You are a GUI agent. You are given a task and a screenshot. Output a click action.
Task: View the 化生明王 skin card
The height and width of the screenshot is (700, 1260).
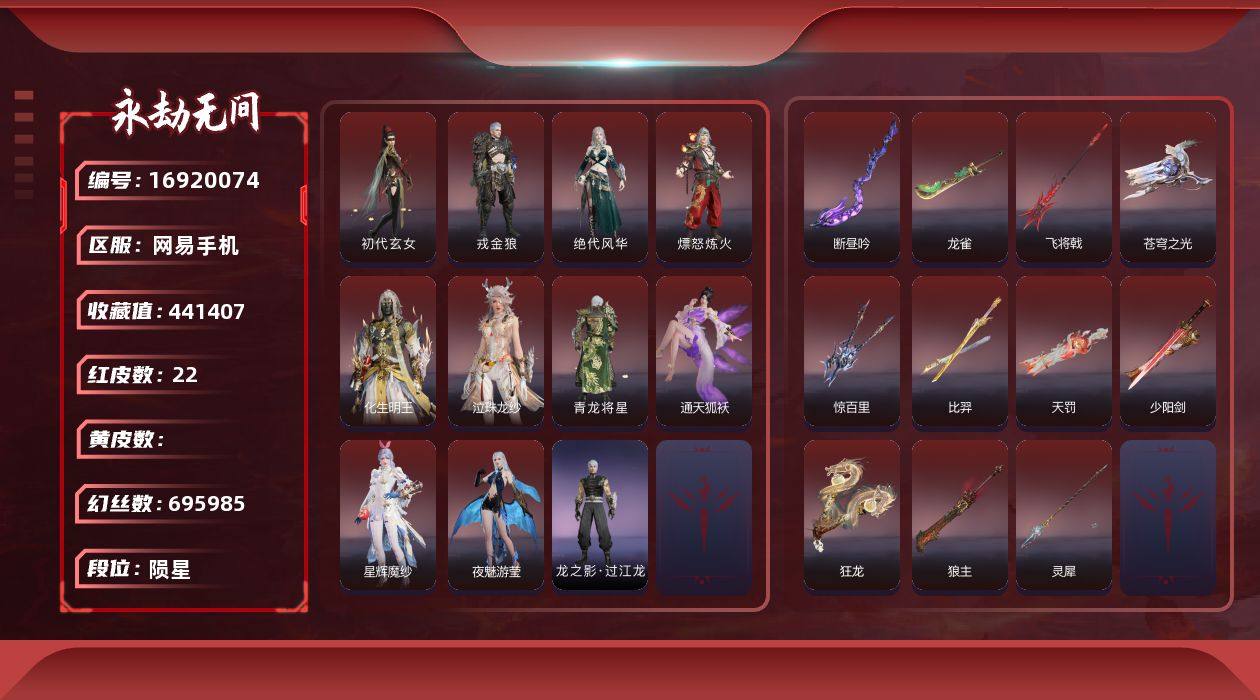click(388, 351)
